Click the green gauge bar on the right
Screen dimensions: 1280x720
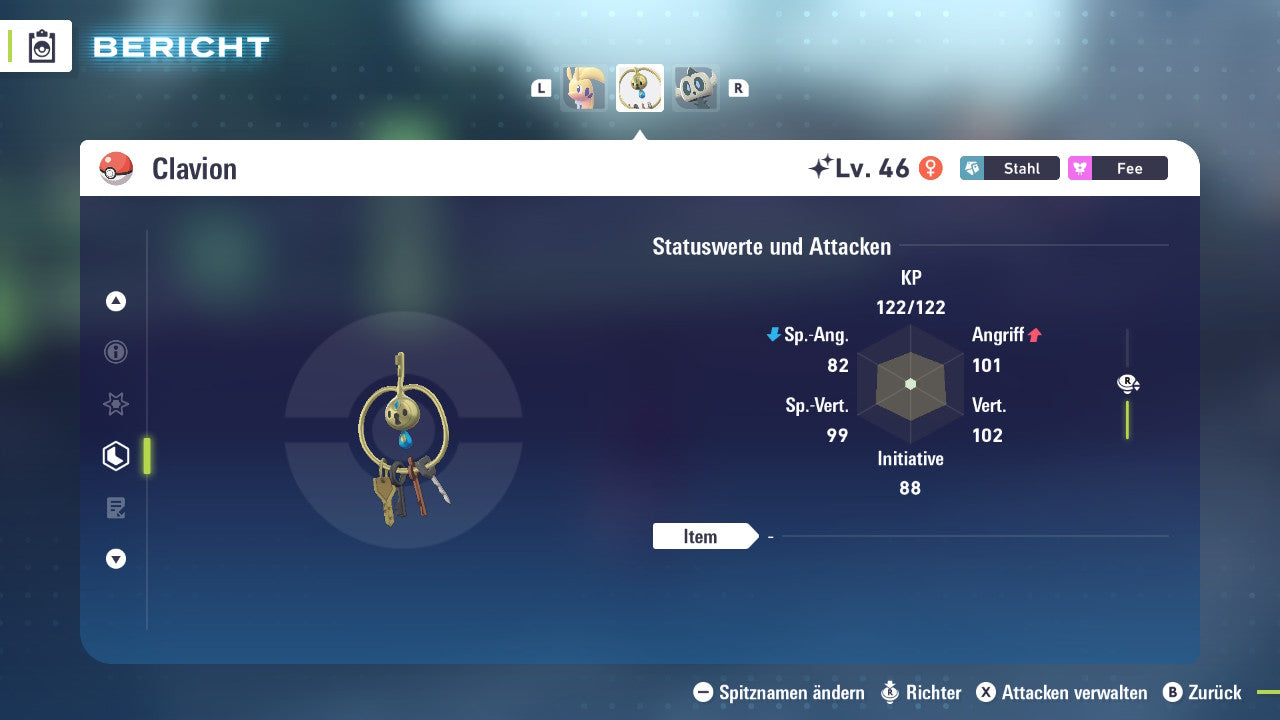[x=1128, y=420]
